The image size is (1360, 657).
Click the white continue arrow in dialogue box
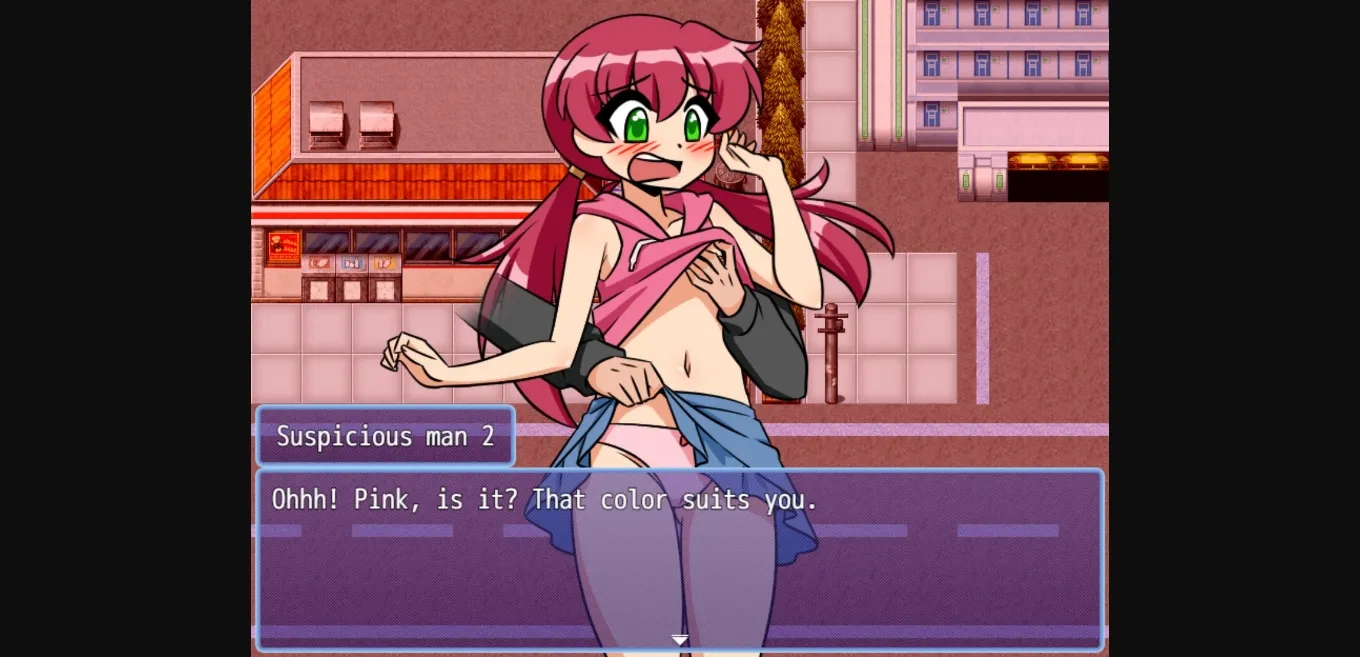[x=680, y=640]
